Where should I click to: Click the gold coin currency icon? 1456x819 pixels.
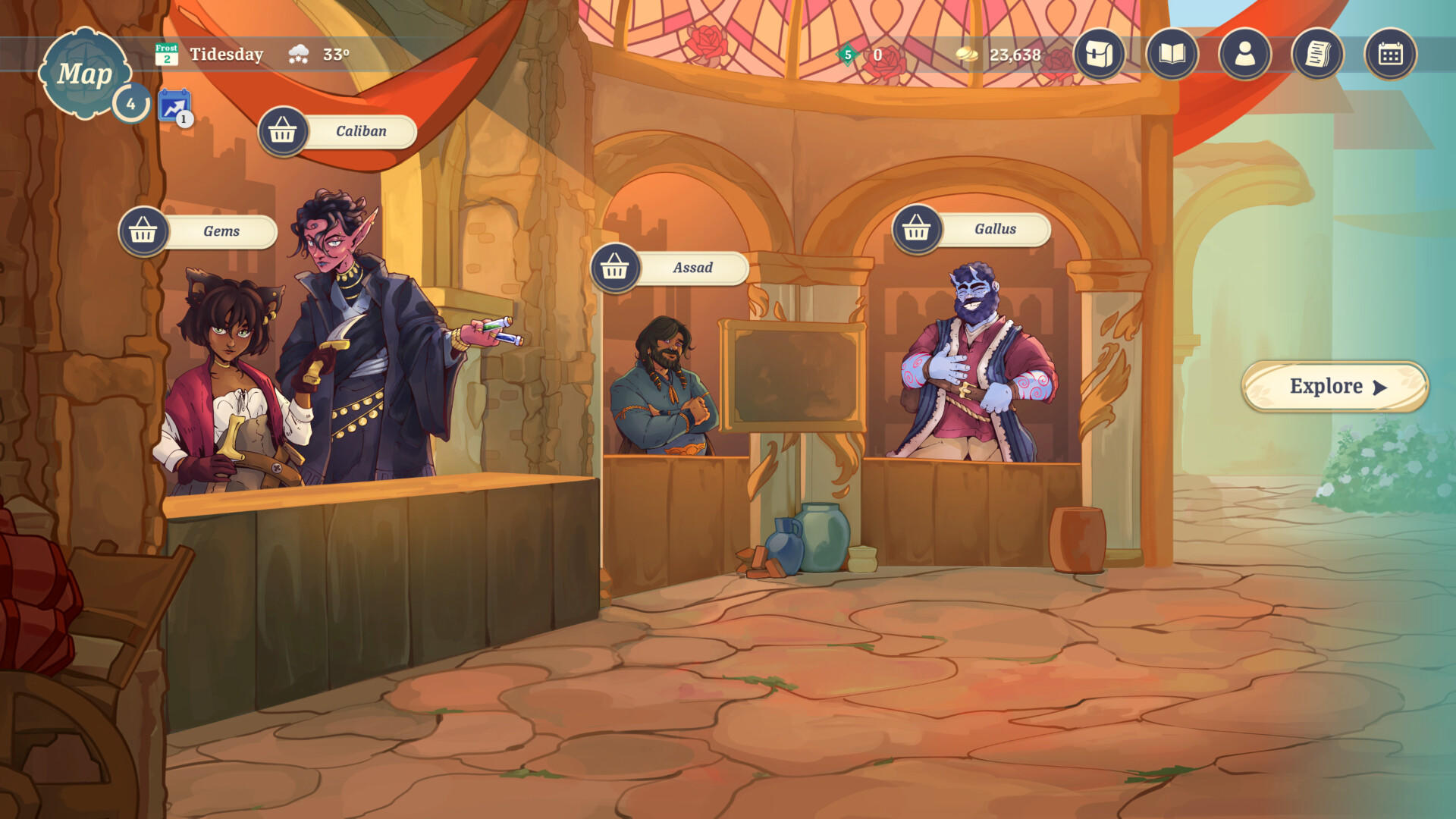pos(965,54)
